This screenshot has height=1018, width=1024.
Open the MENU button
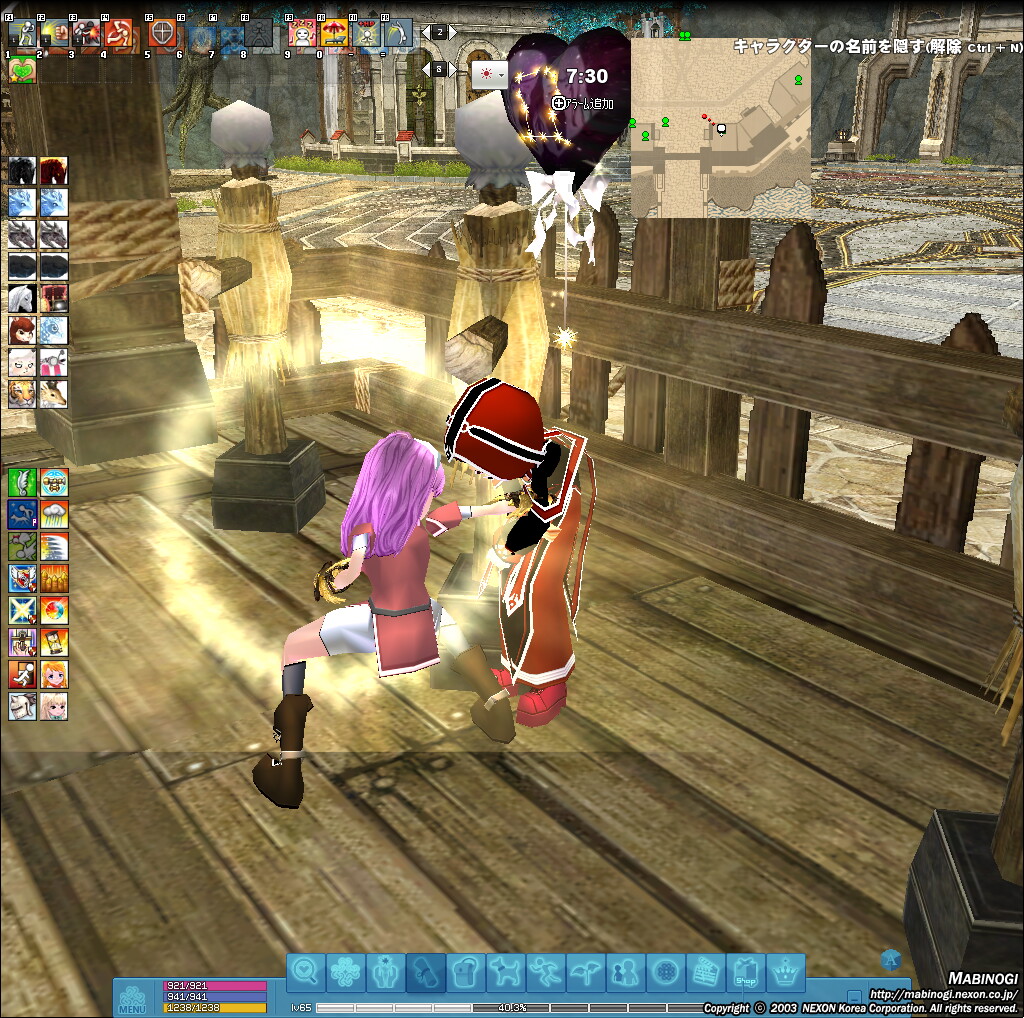132,999
